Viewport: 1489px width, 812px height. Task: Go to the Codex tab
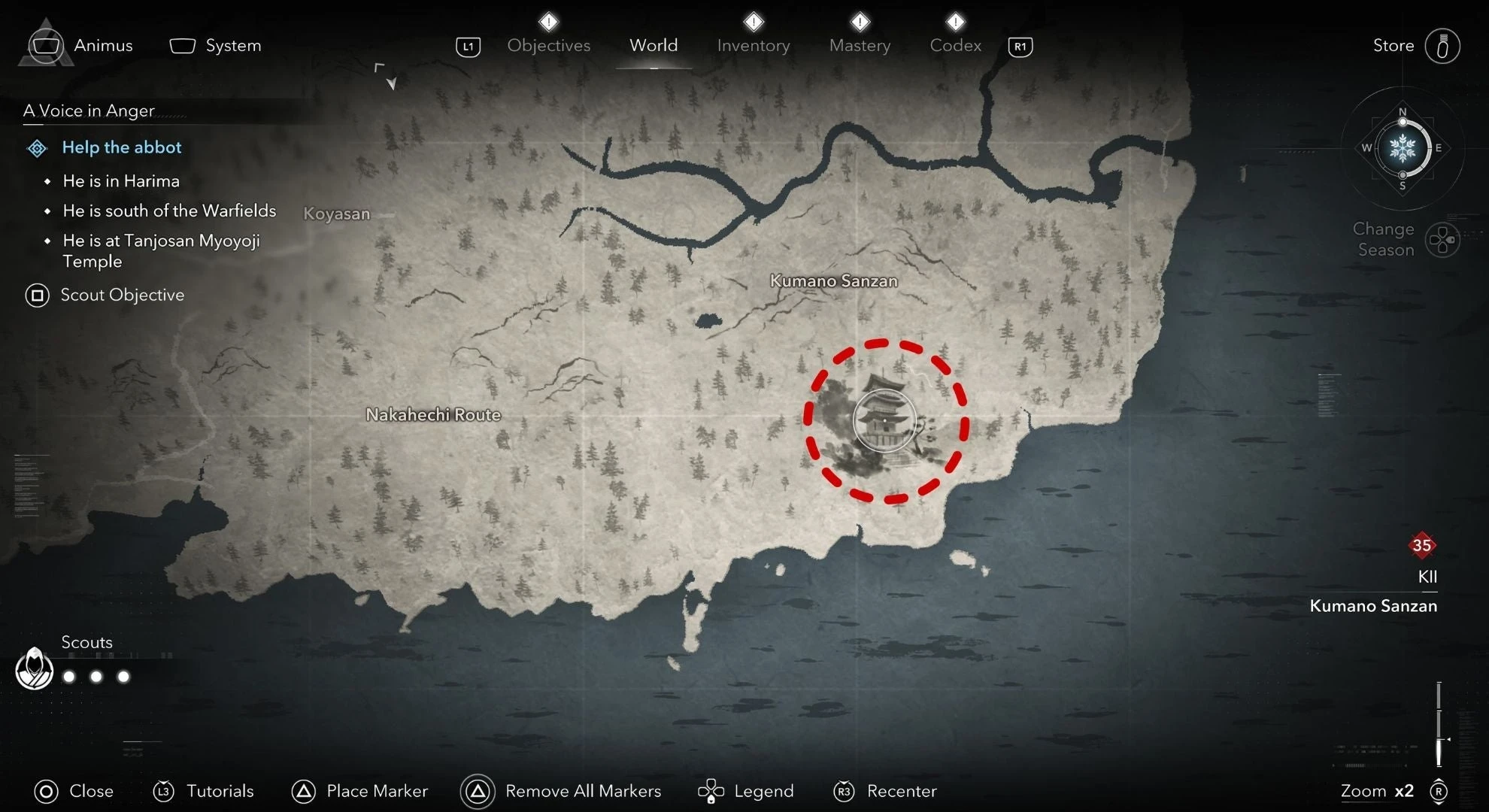tap(955, 45)
